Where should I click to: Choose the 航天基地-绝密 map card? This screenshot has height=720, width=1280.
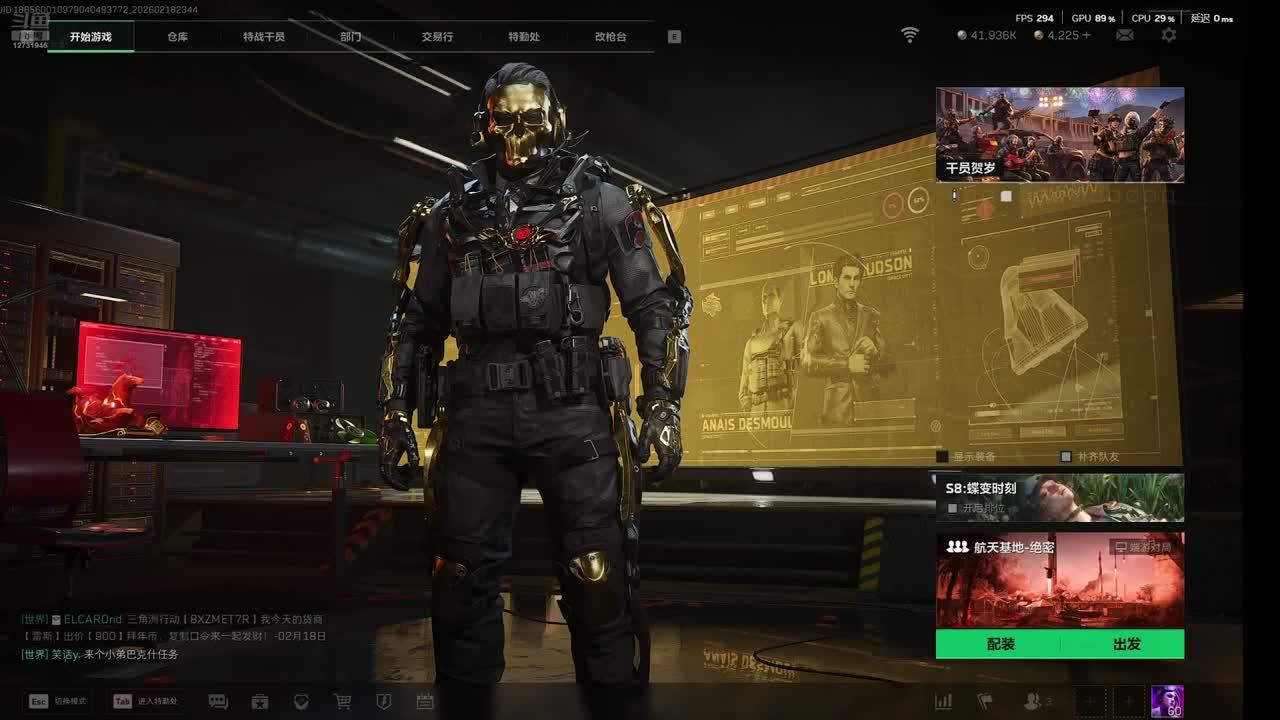click(1060, 580)
